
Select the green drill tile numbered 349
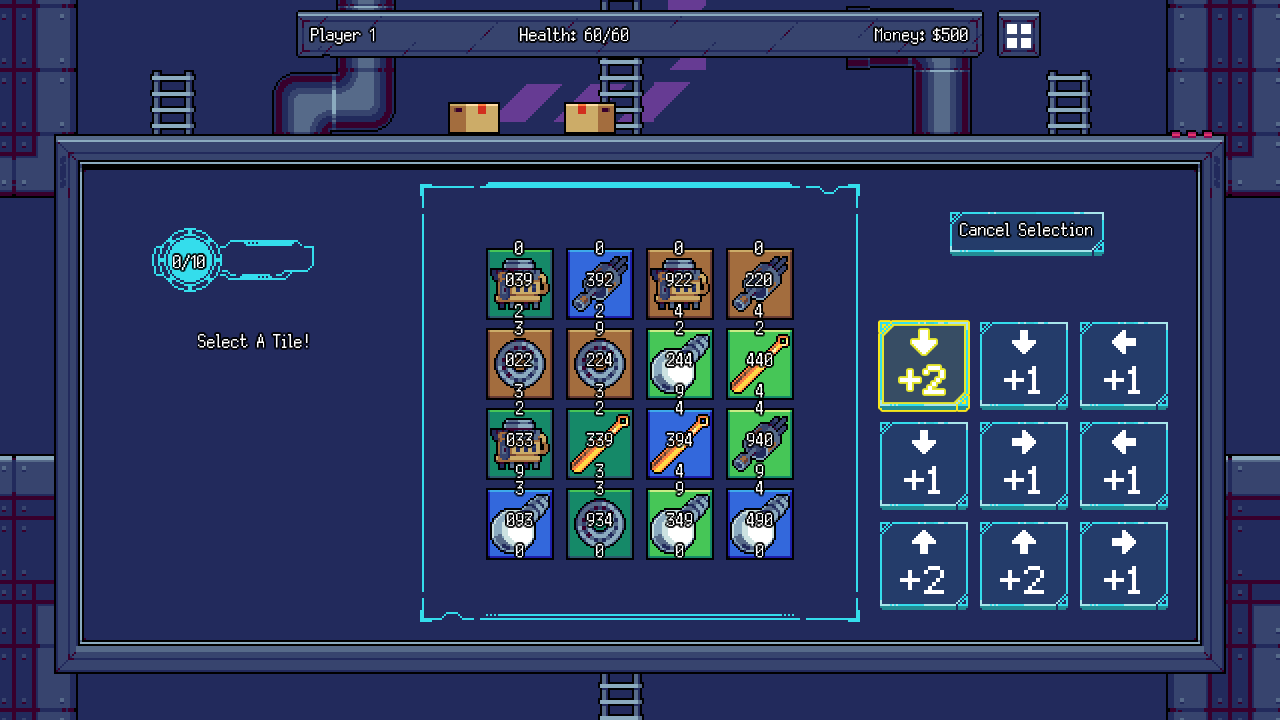pyautogui.click(x=680, y=523)
